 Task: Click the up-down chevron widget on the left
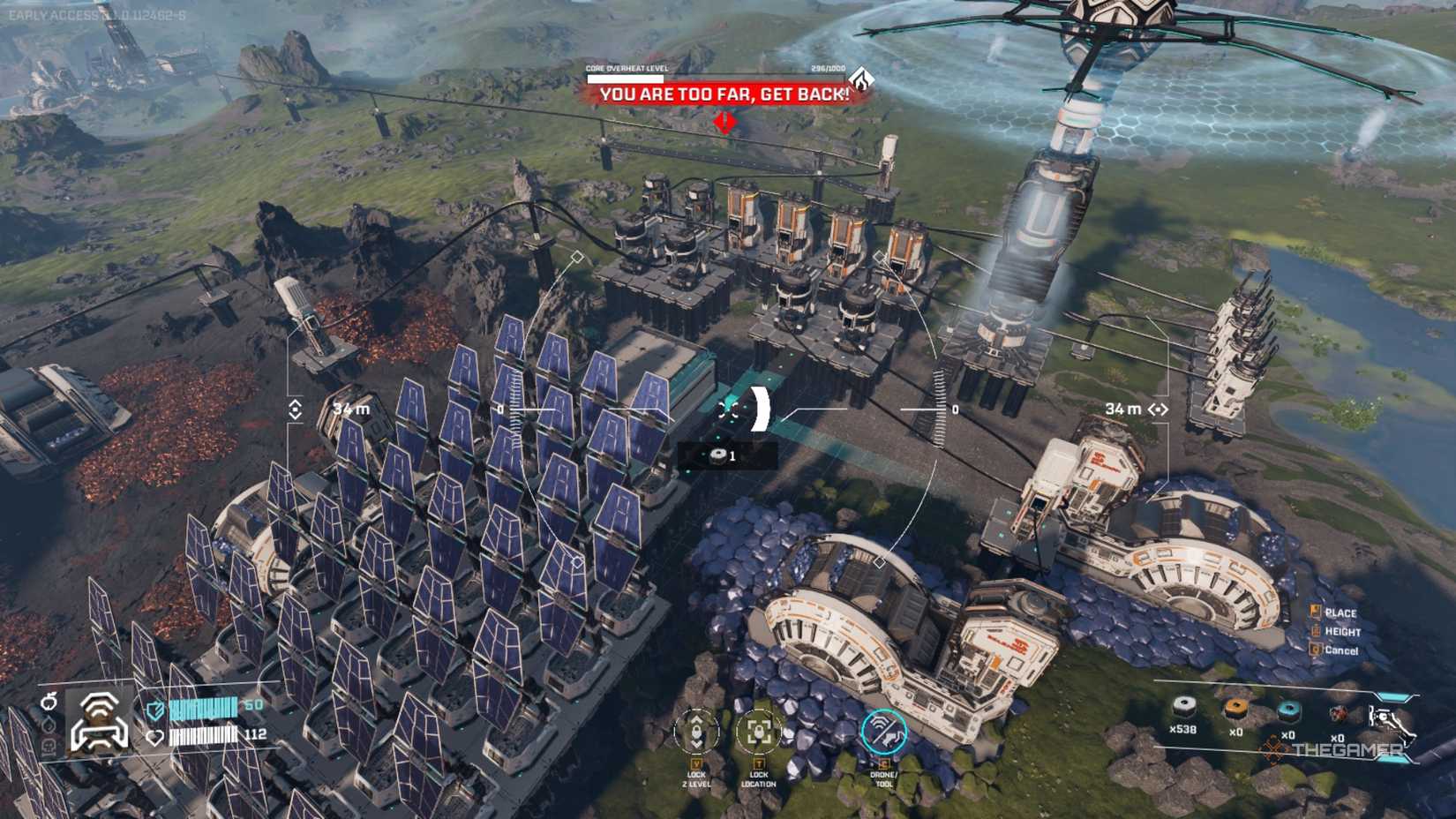[x=296, y=409]
